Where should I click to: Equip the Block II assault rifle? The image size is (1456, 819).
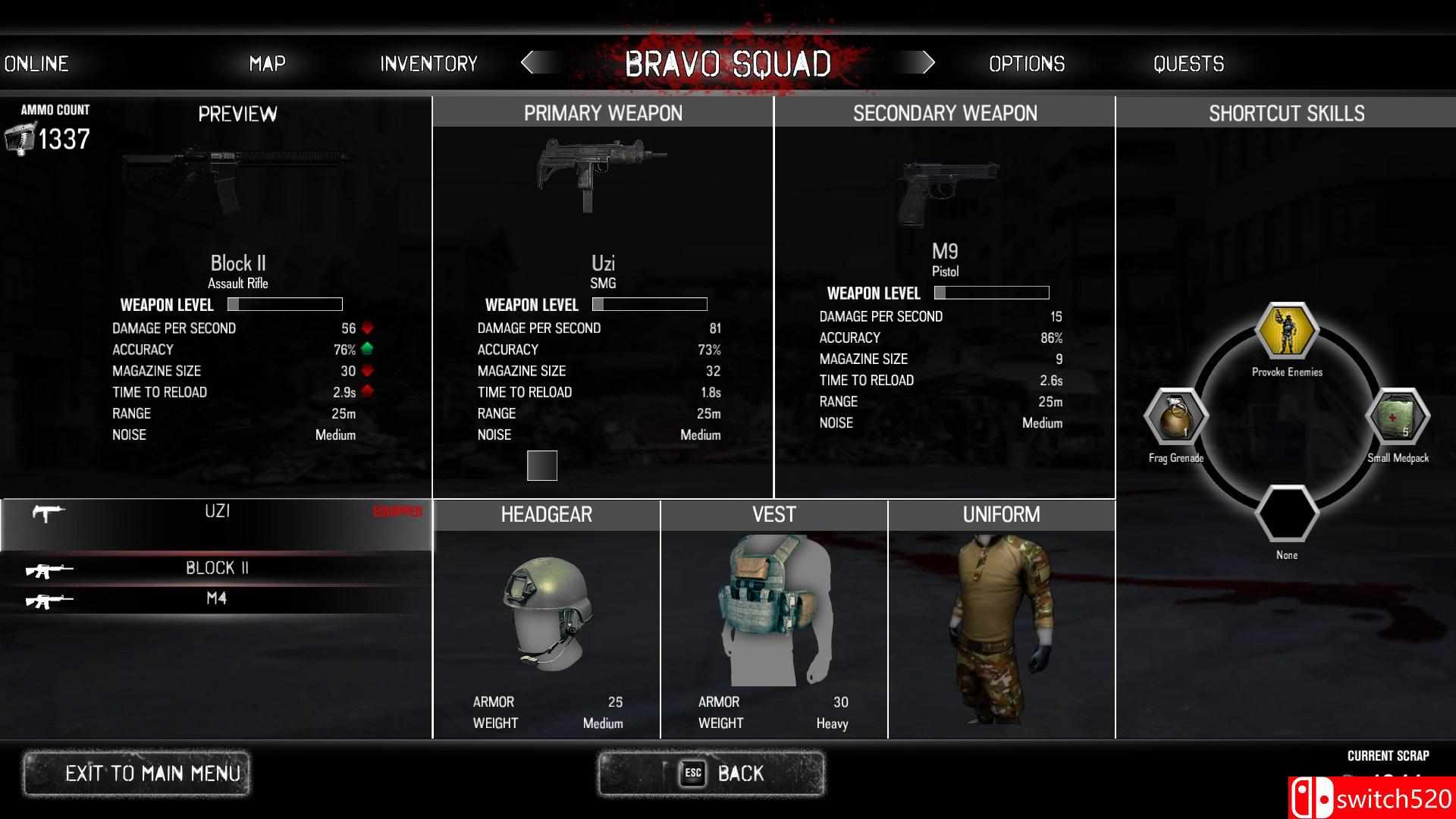[x=216, y=568]
